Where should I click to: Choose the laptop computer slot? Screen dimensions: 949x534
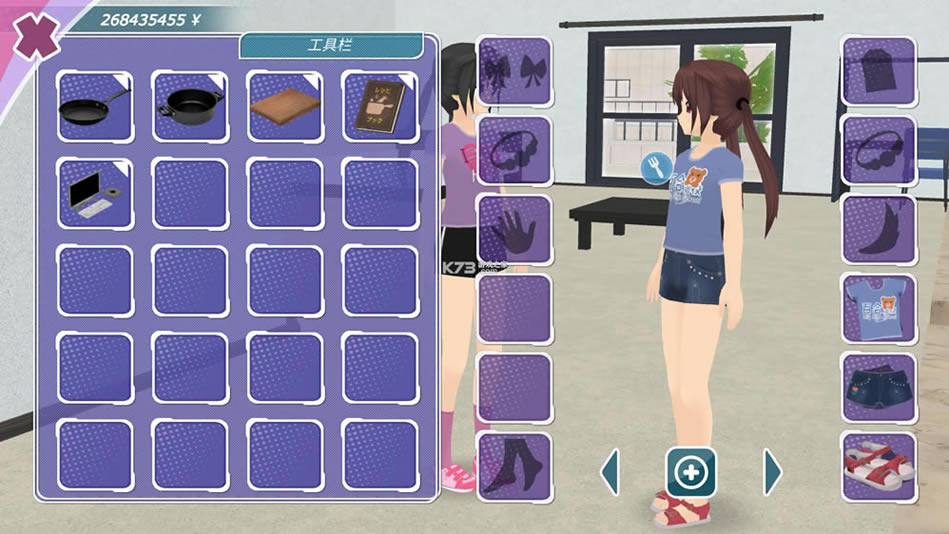pyautogui.click(x=95, y=193)
